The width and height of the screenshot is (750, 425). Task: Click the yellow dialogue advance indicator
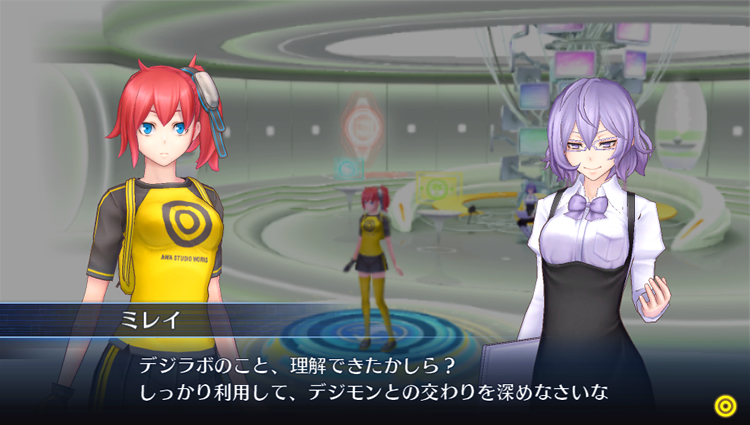pyautogui.click(x=725, y=404)
